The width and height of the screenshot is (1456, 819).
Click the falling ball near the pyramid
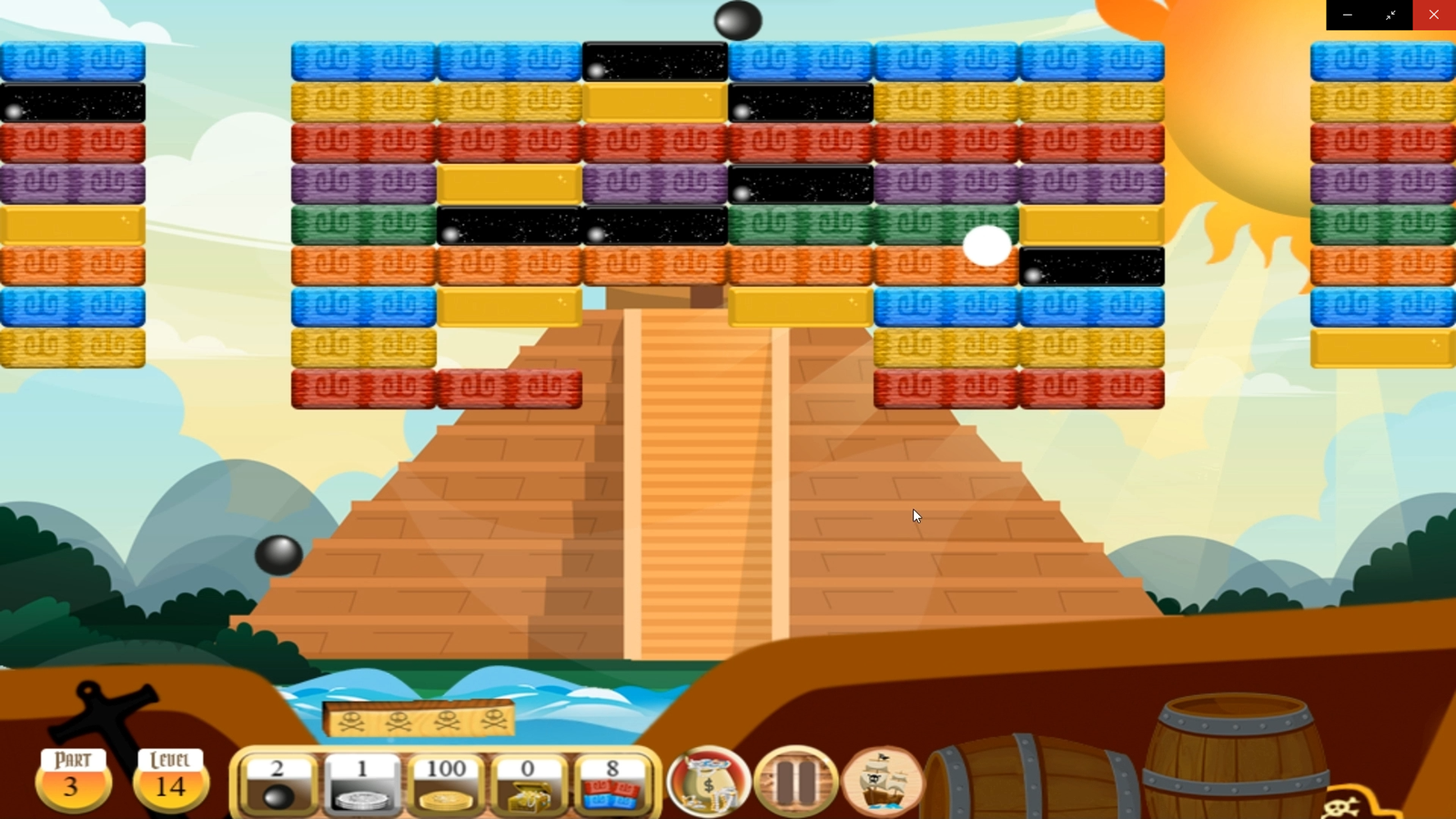[x=278, y=553]
